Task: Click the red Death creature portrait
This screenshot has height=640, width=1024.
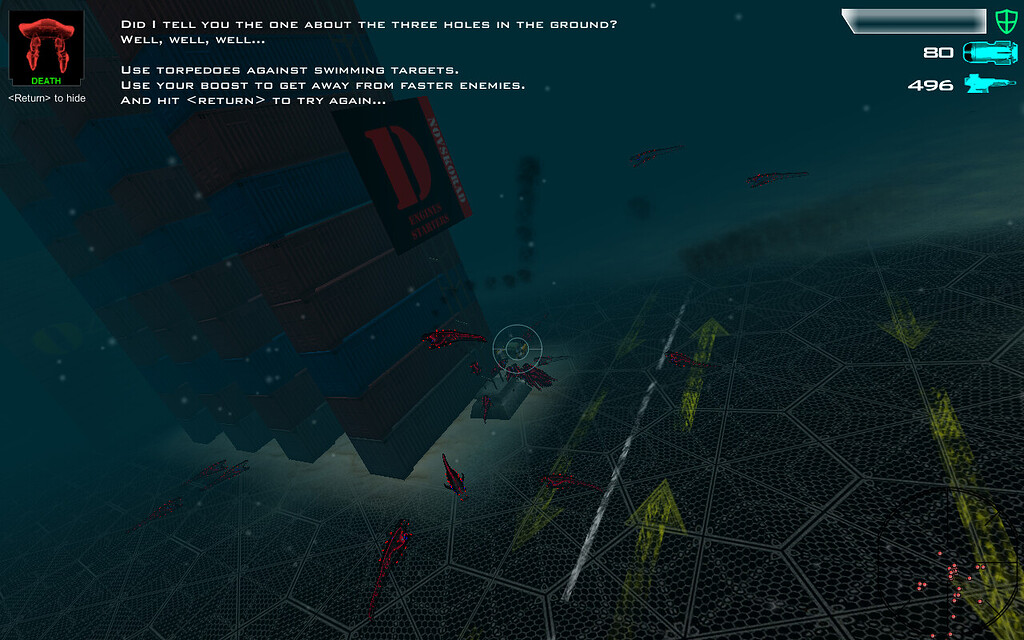Action: click(x=45, y=46)
